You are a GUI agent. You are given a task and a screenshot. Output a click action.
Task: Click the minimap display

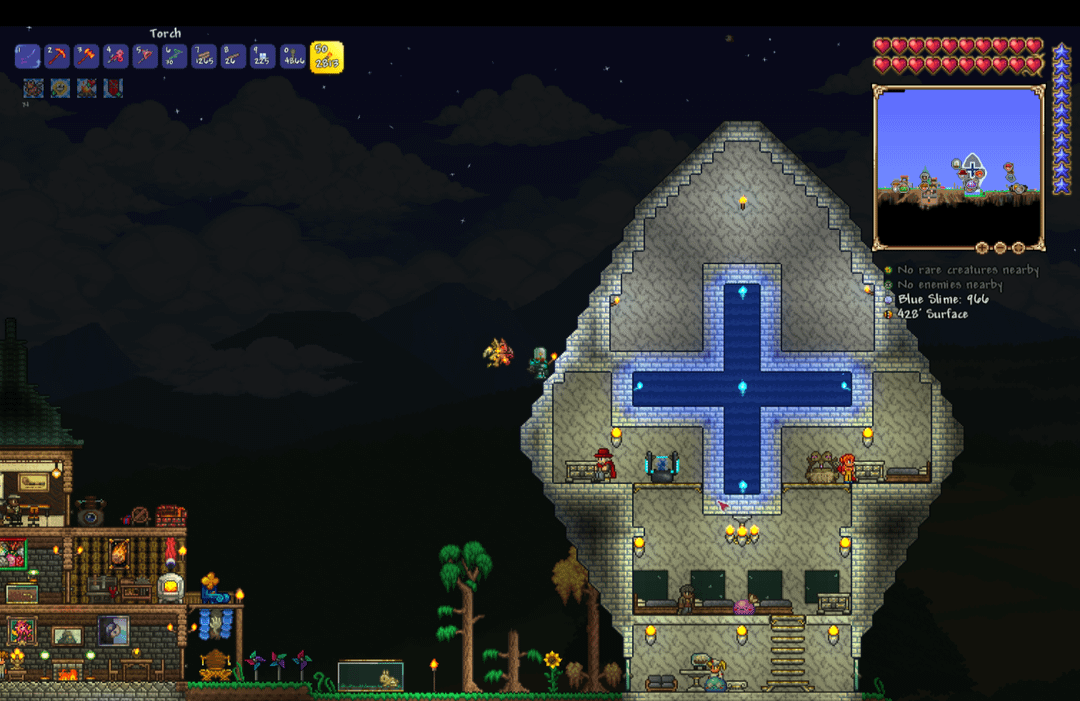pyautogui.click(x=958, y=167)
